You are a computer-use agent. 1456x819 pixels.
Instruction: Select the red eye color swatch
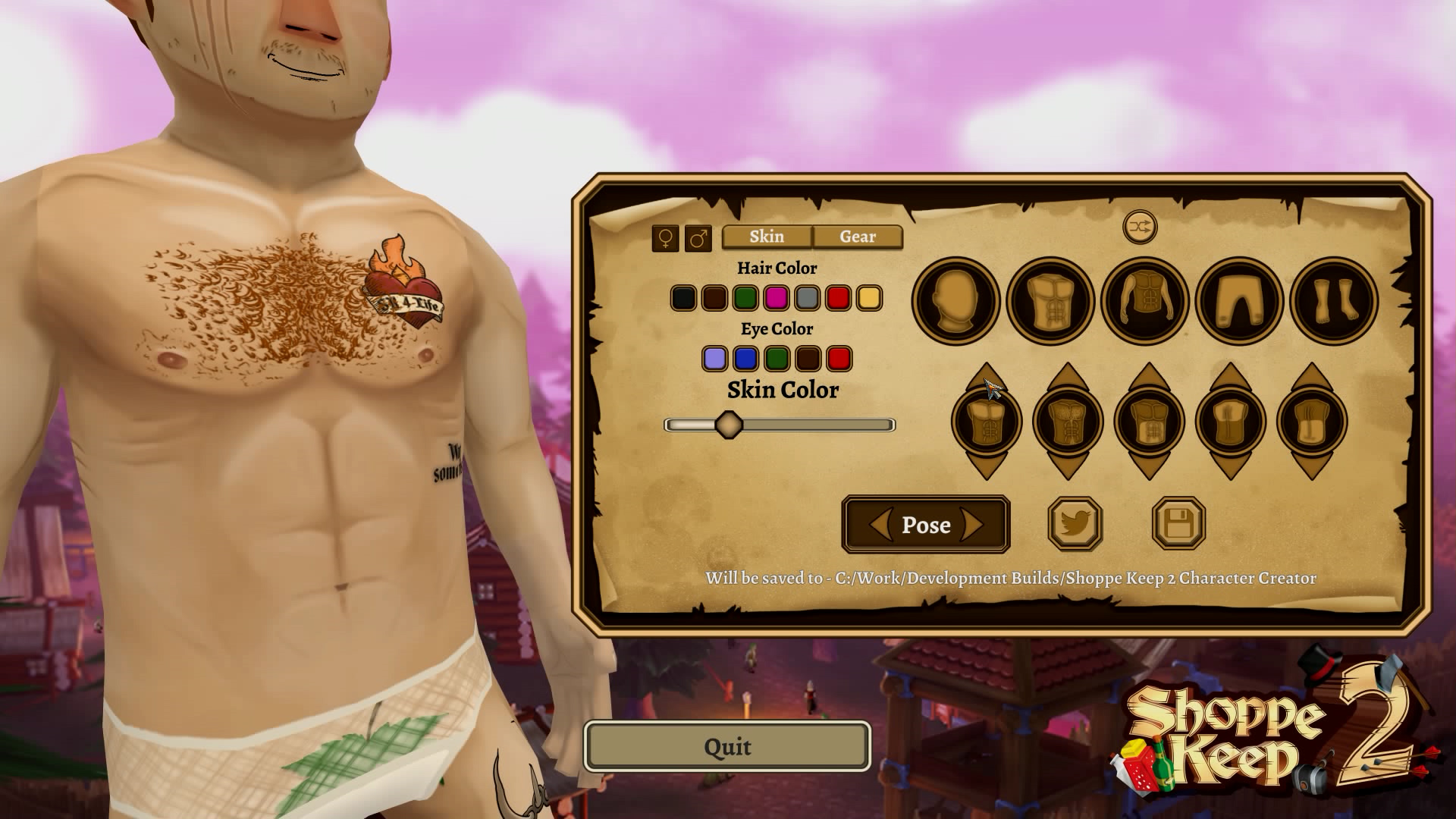coord(839,358)
